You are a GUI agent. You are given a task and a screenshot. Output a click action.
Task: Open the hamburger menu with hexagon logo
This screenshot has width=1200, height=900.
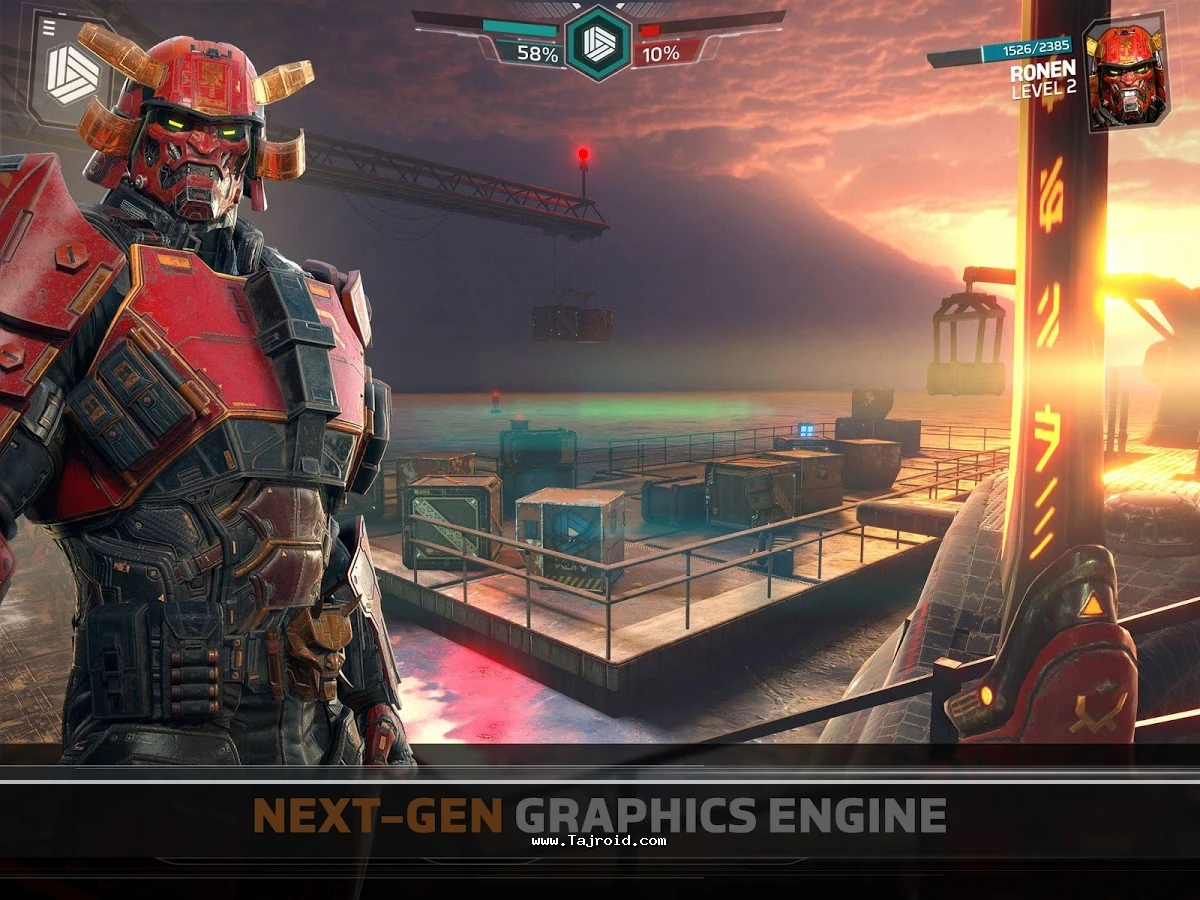point(70,68)
